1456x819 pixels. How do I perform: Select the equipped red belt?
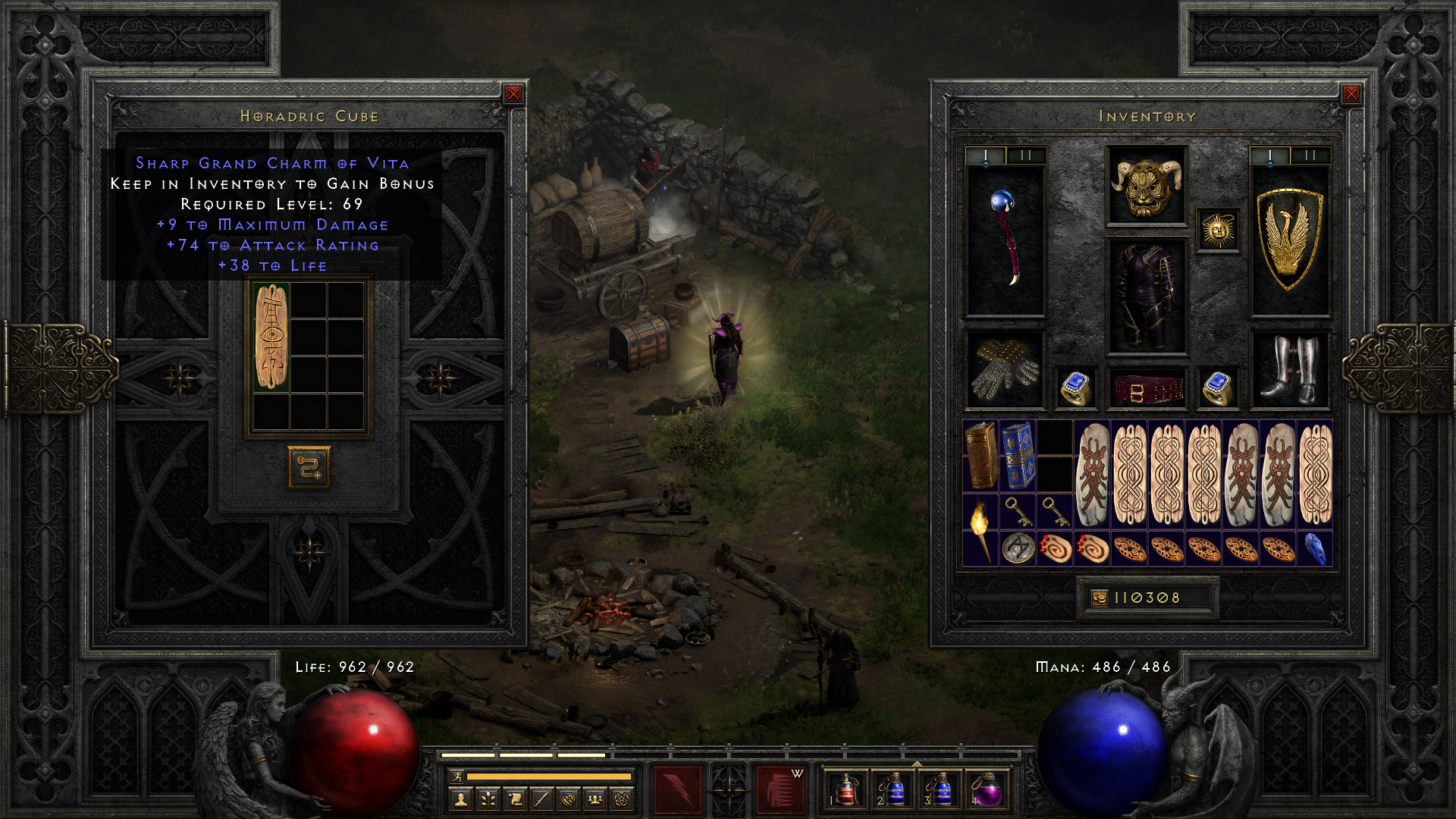[x=1146, y=388]
